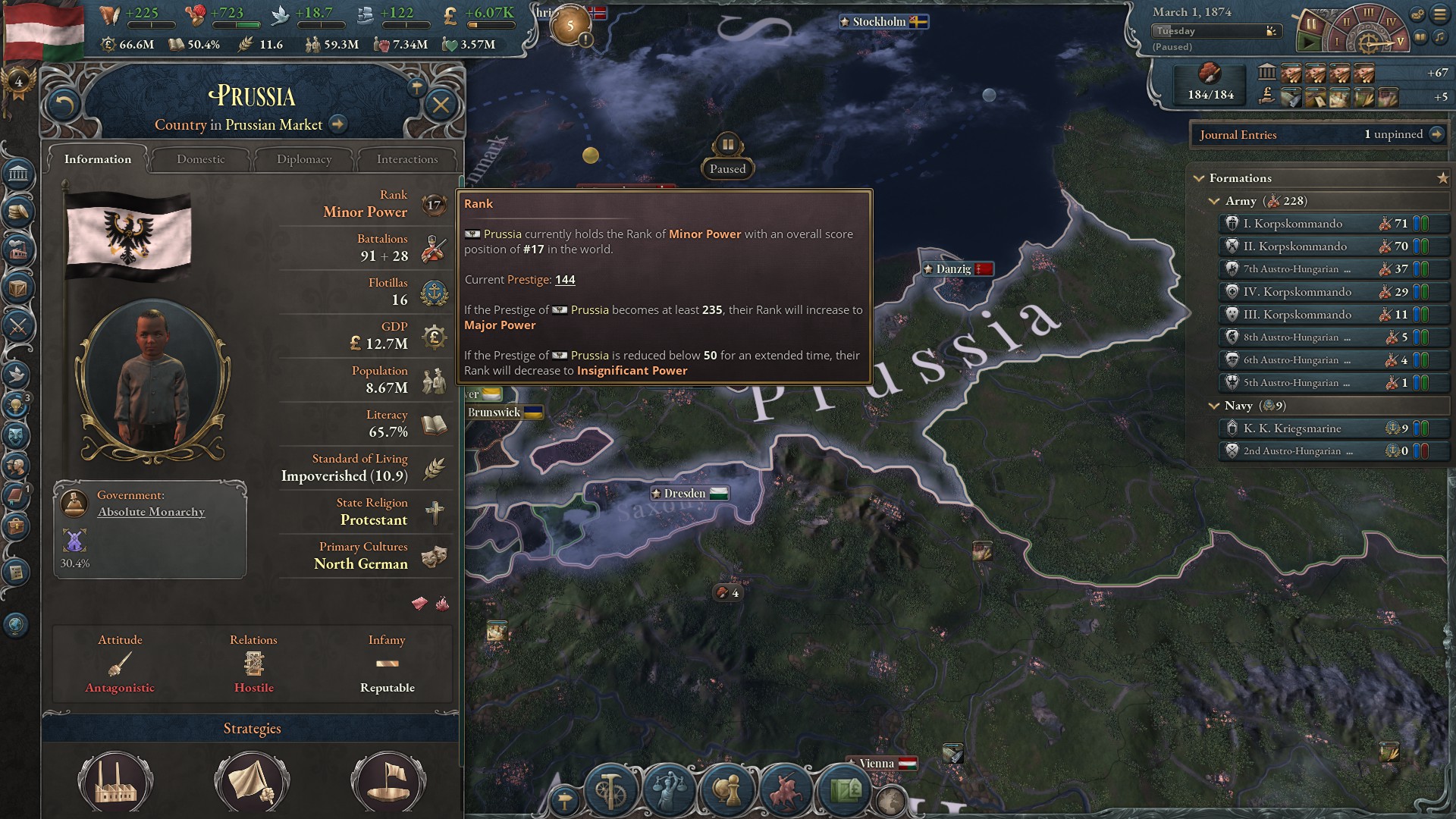Collapse the Navy formations section
This screenshot has width=1456, height=819.
click(x=1214, y=406)
